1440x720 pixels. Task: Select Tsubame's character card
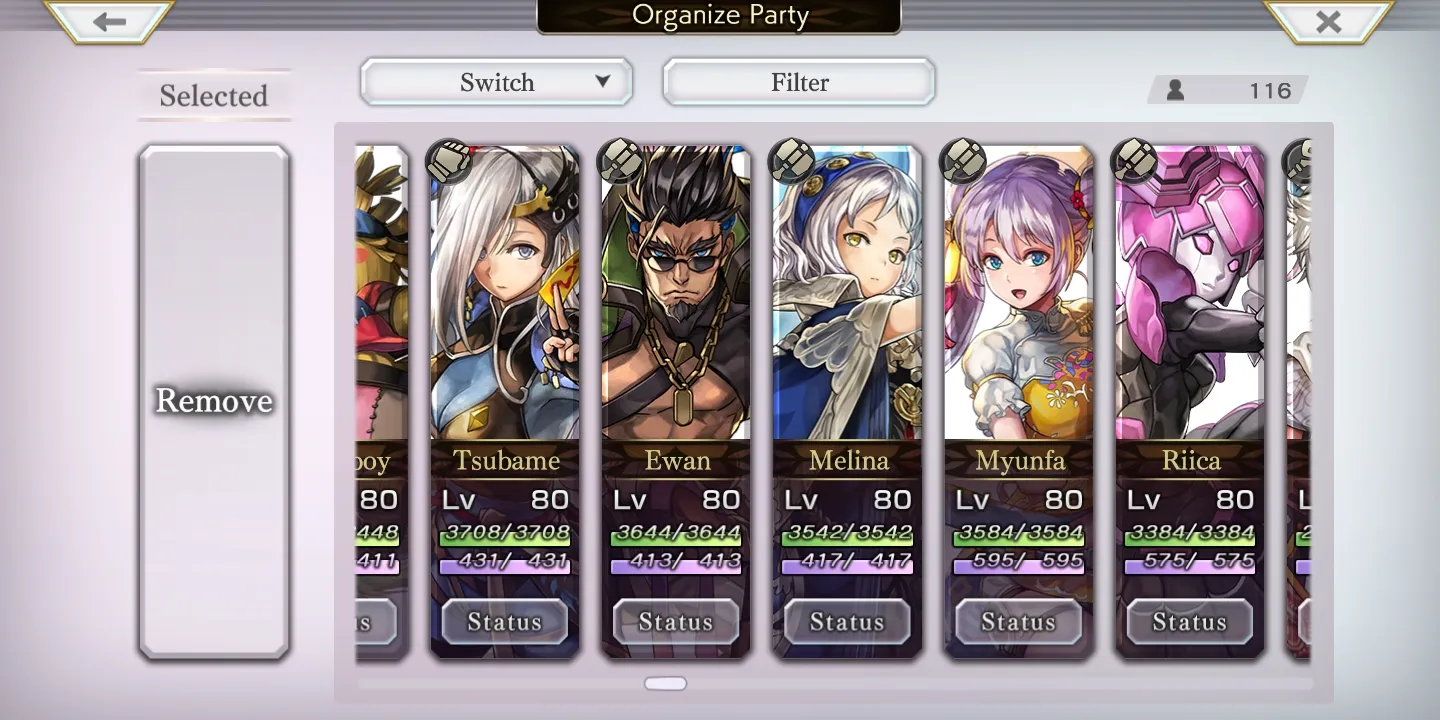click(x=505, y=300)
